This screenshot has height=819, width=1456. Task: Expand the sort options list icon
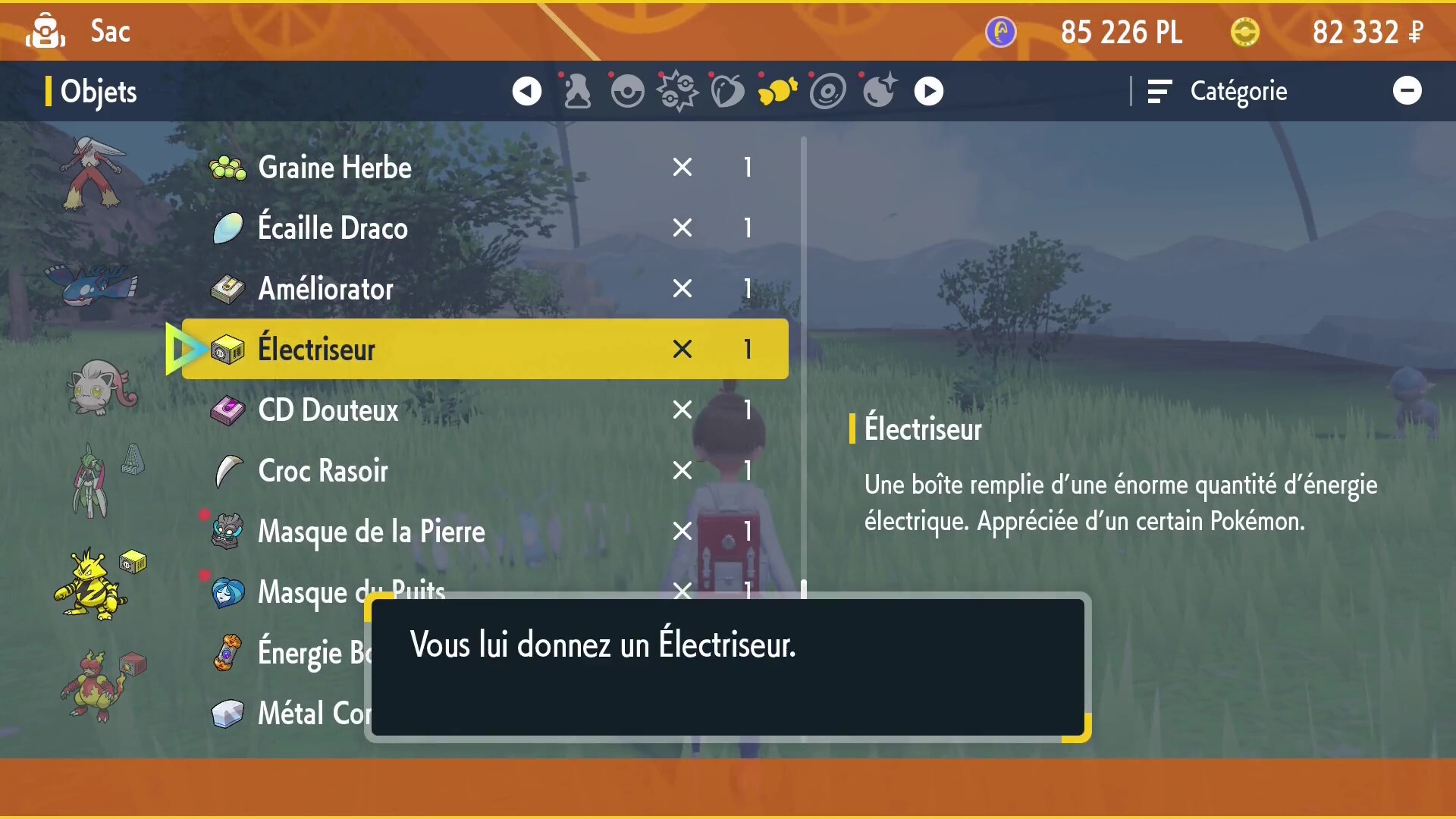pos(1159,91)
